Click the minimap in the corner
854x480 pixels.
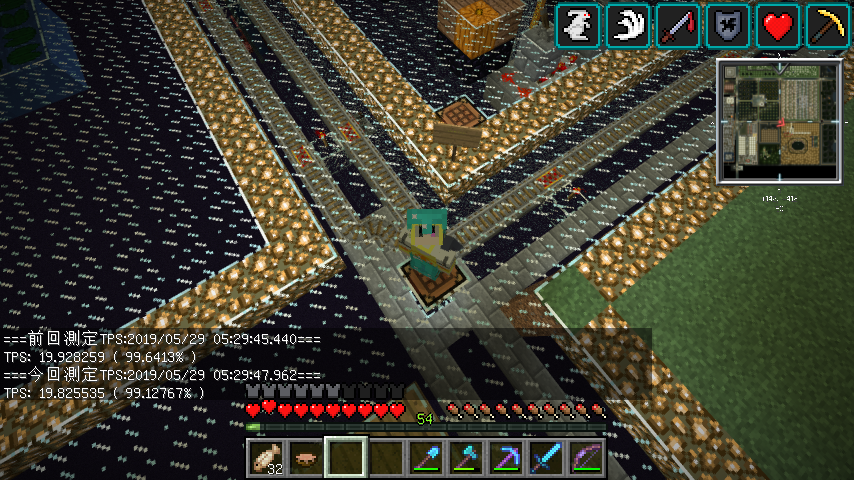click(779, 121)
